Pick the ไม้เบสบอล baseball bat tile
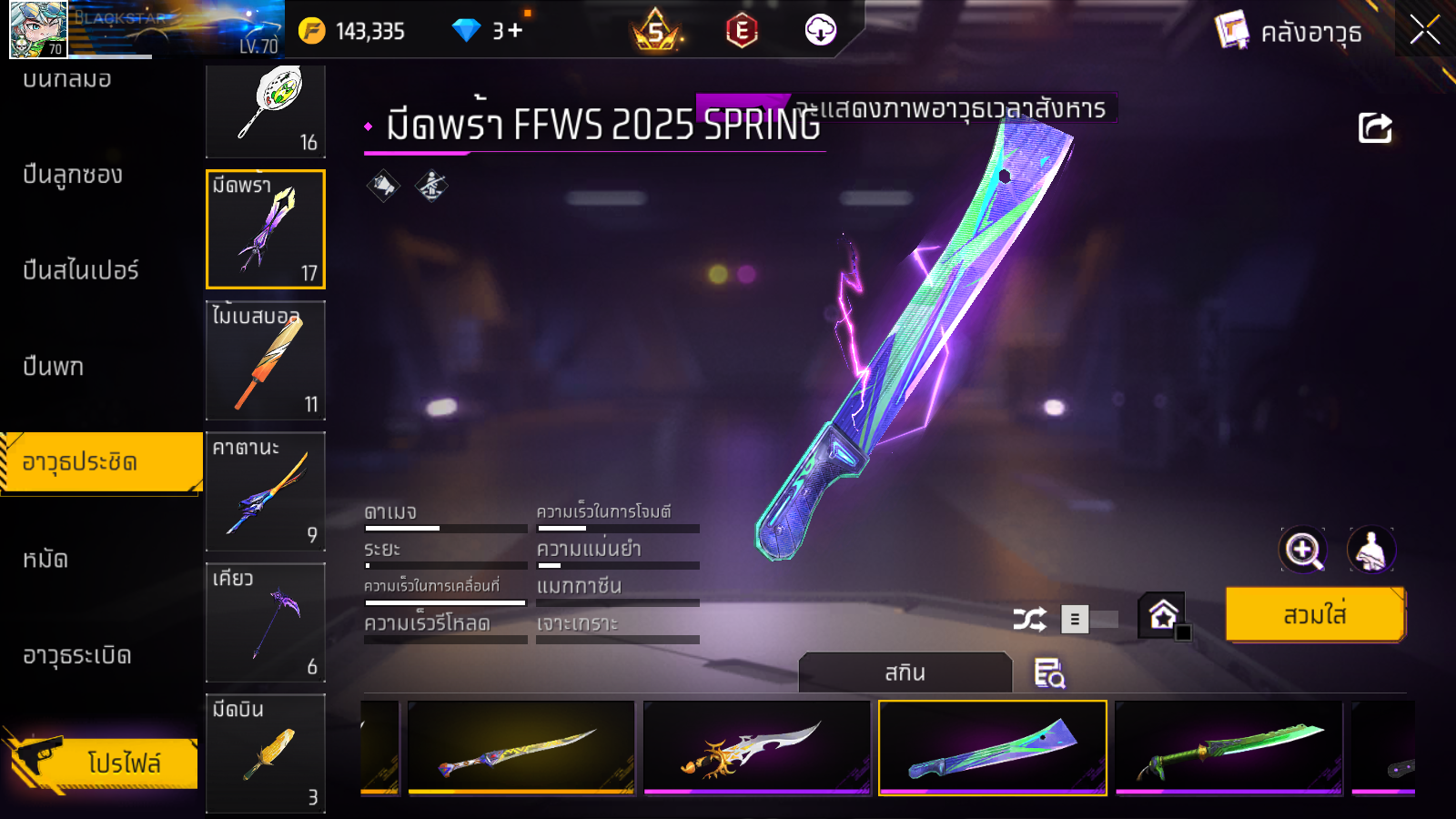Image resolution: width=1456 pixels, height=819 pixels. point(266,360)
